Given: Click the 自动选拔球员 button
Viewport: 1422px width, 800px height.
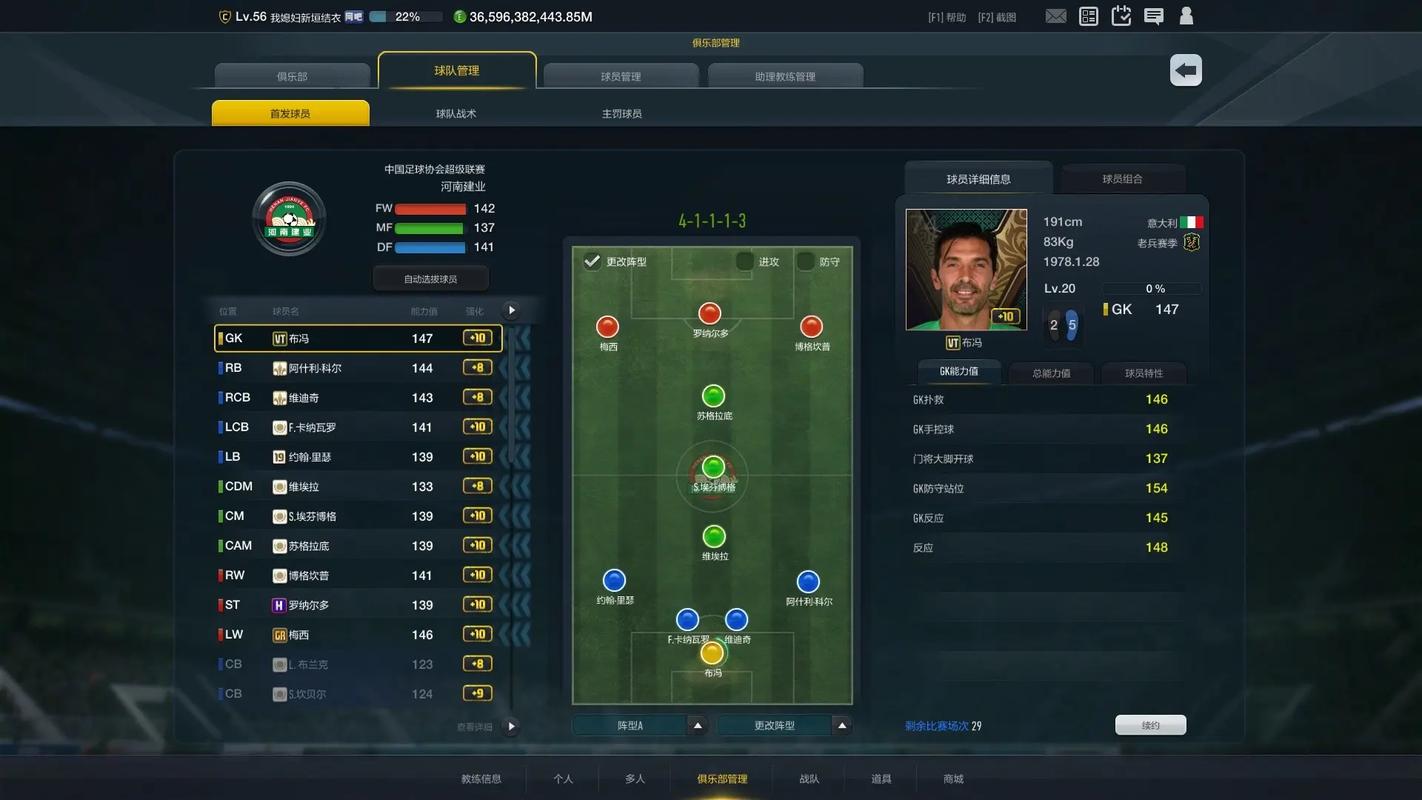Looking at the screenshot, I should coord(430,277).
